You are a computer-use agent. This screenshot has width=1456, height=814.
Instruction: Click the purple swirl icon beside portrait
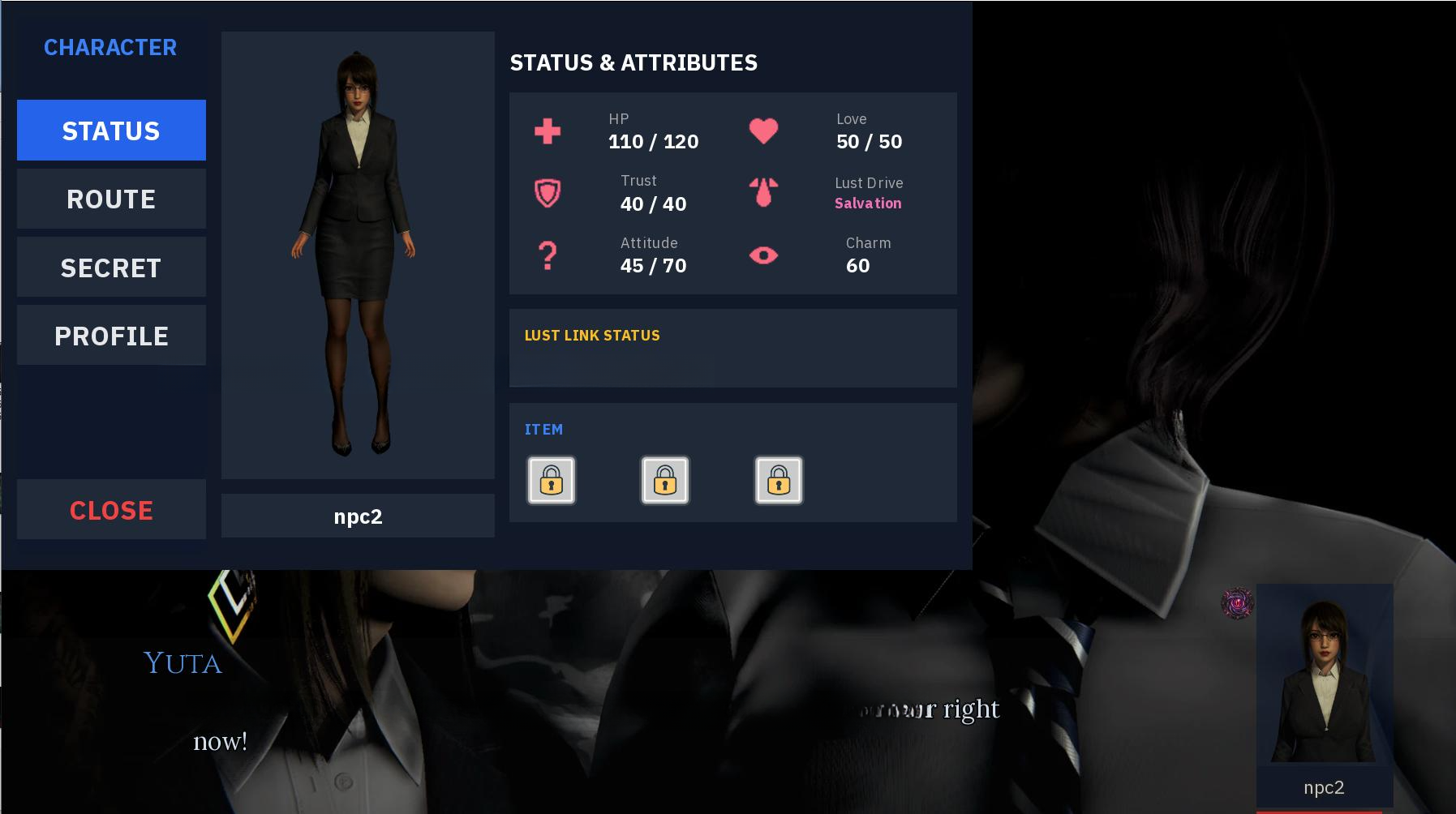pos(1237,603)
